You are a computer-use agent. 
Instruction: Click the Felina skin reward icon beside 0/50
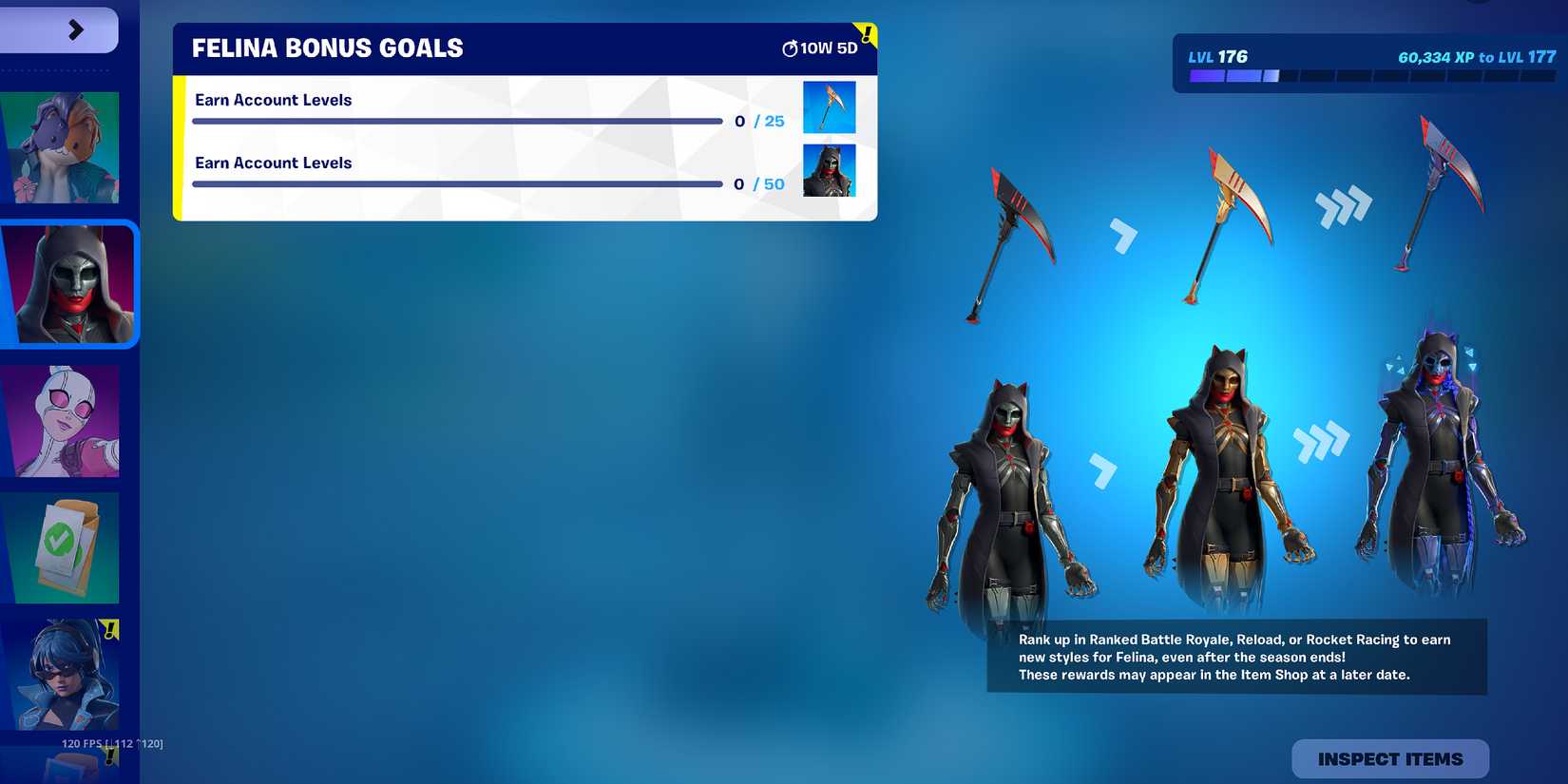point(830,170)
